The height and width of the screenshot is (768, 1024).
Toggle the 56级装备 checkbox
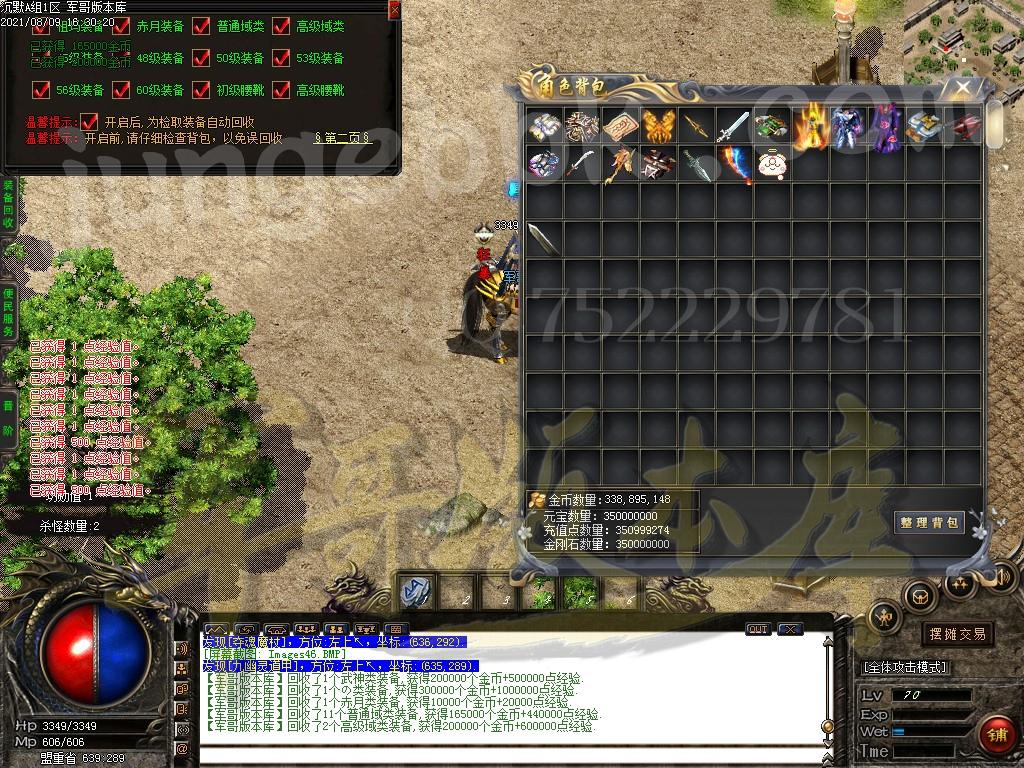[41, 90]
